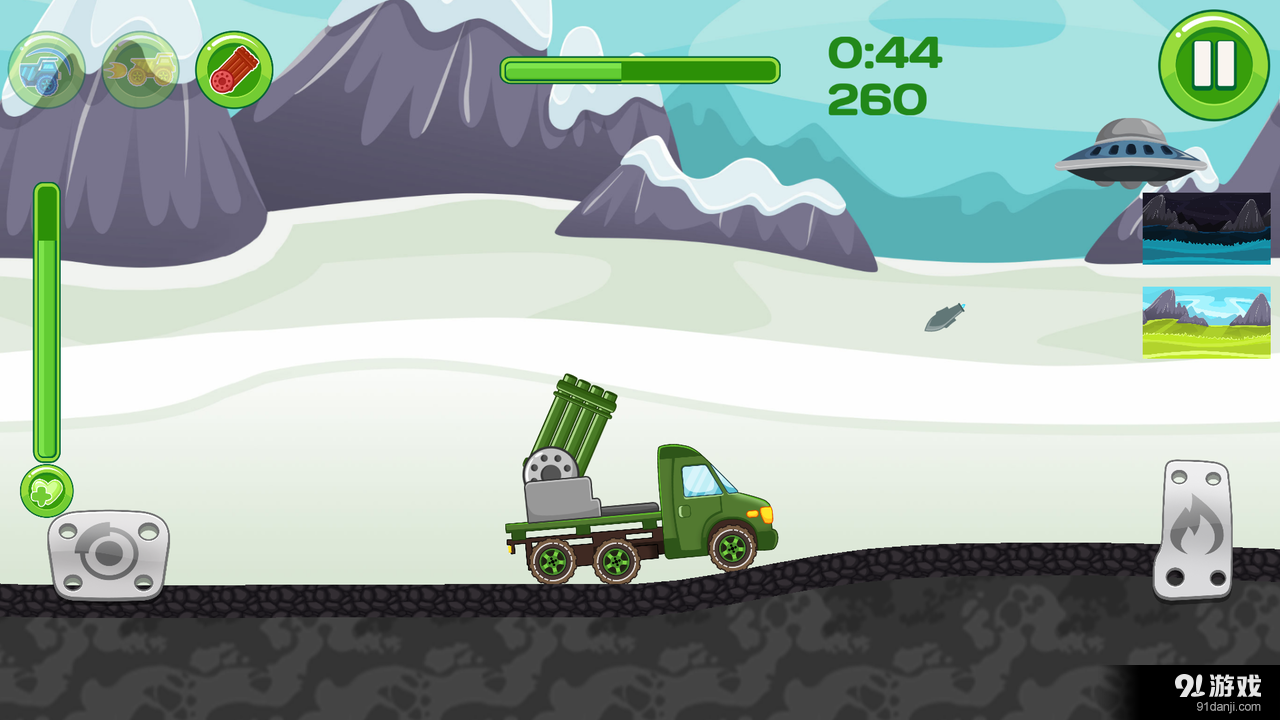The width and height of the screenshot is (1280, 720).
Task: Fire rockets with the flame pedal
Action: (x=1192, y=529)
